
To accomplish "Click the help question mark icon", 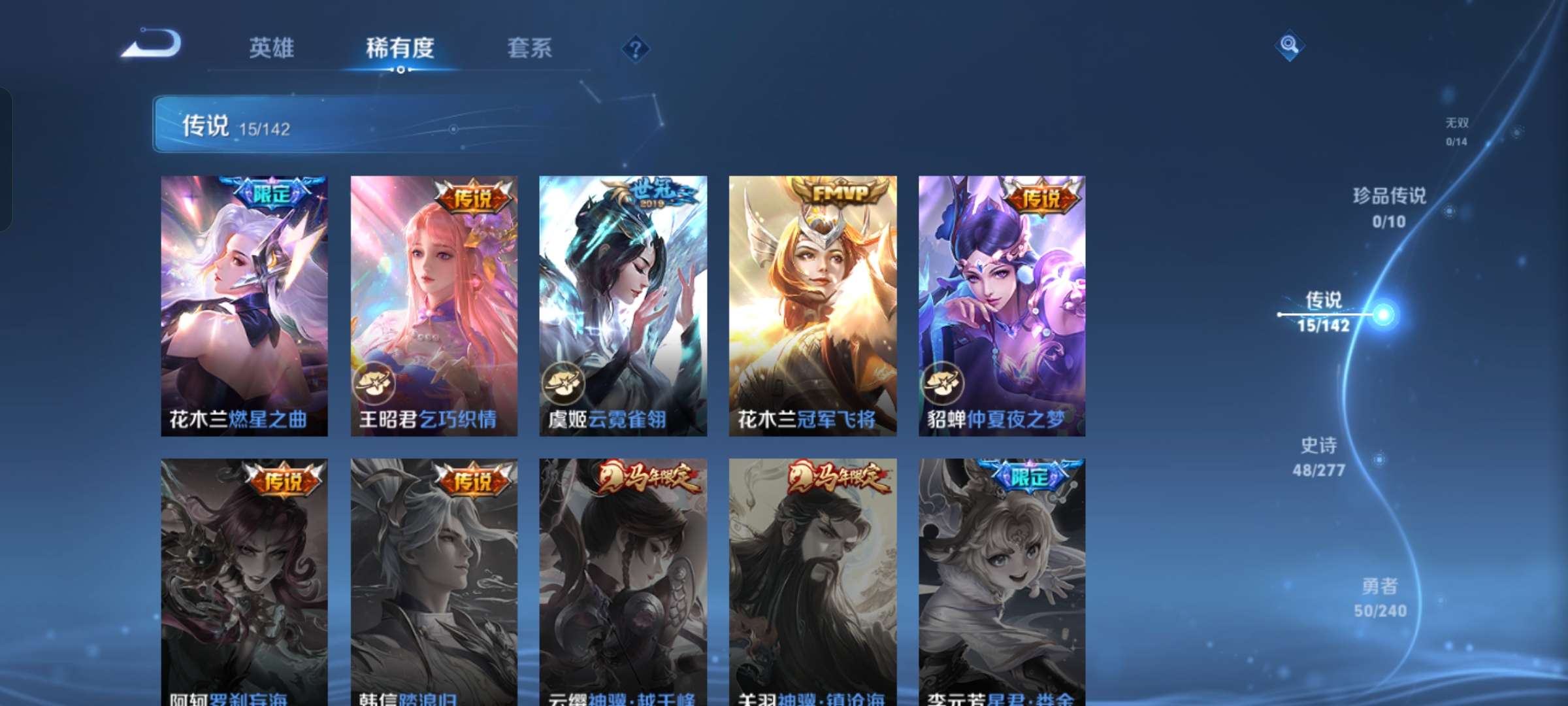I will pos(636,48).
